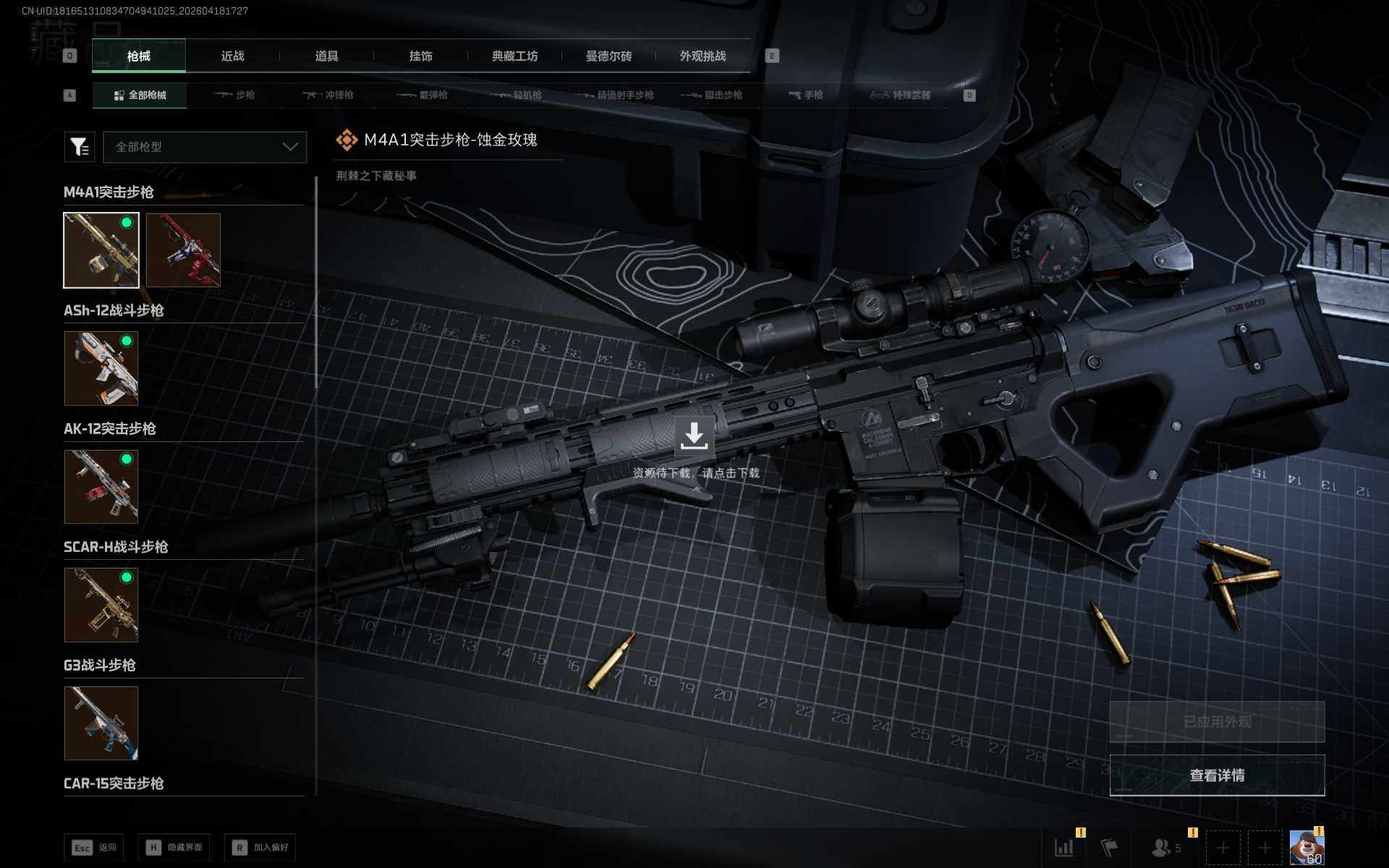Open the friends list icon
Image resolution: width=1389 pixels, height=868 pixels.
tap(1163, 847)
